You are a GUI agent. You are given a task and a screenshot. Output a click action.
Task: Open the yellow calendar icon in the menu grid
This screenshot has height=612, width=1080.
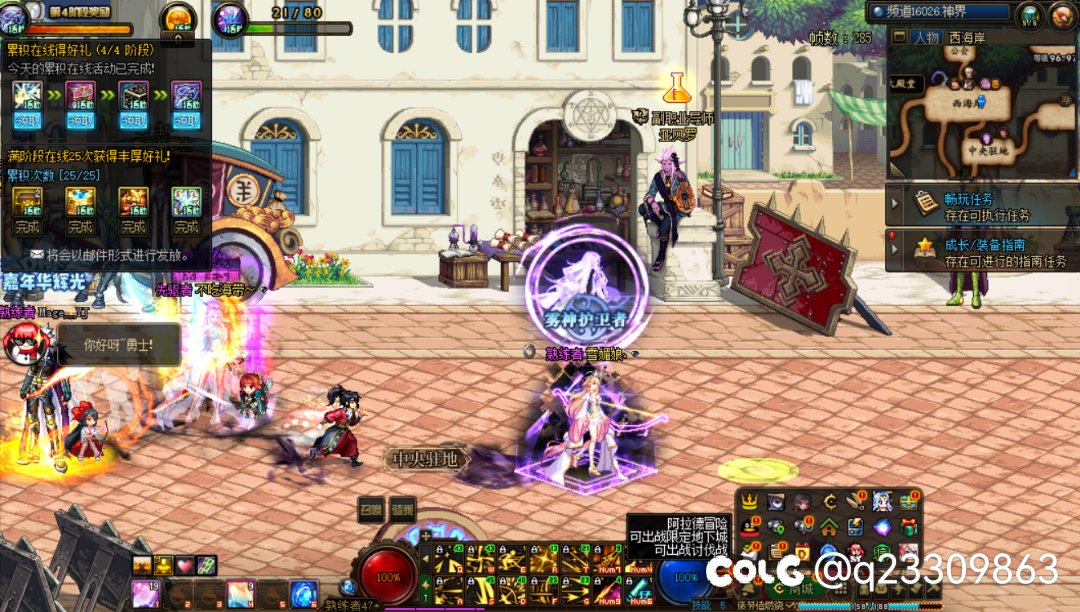point(802,552)
